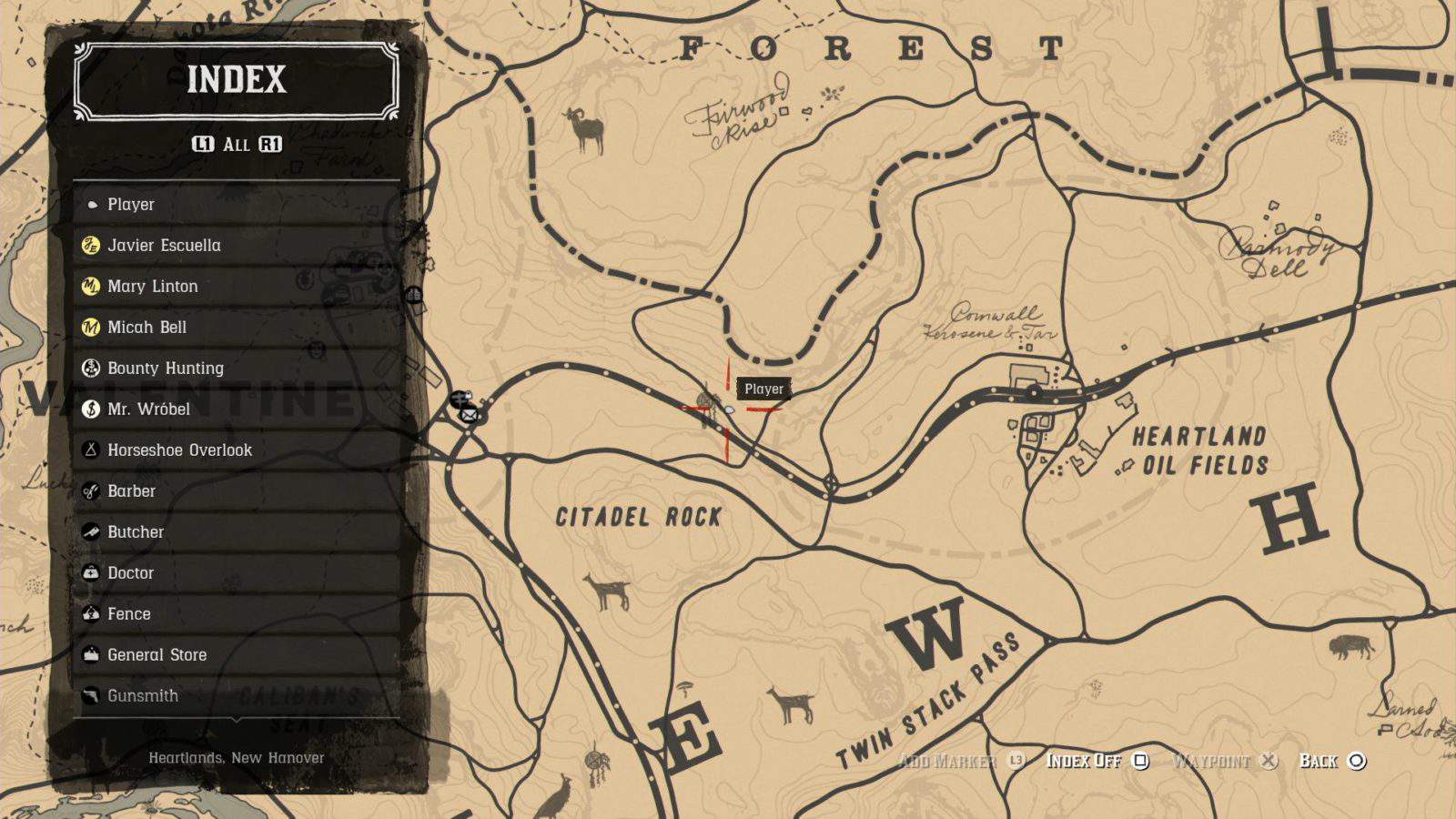Click the Bounty Hunting poster icon
Image resolution: width=1456 pixels, height=819 pixels.
pyautogui.click(x=91, y=368)
